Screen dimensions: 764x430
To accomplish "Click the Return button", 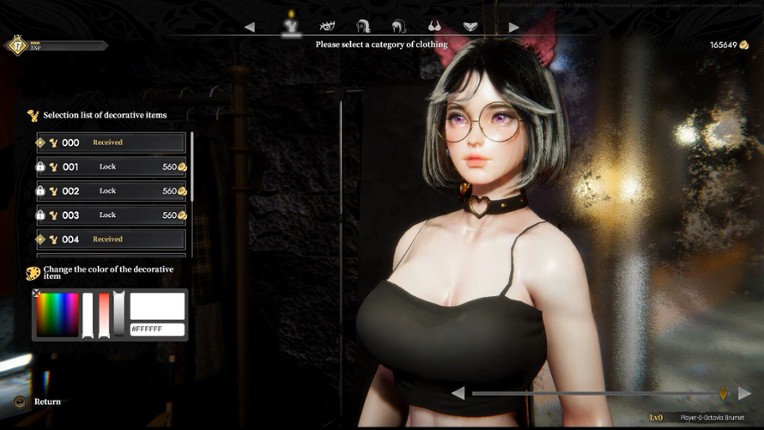I will click(x=47, y=401).
